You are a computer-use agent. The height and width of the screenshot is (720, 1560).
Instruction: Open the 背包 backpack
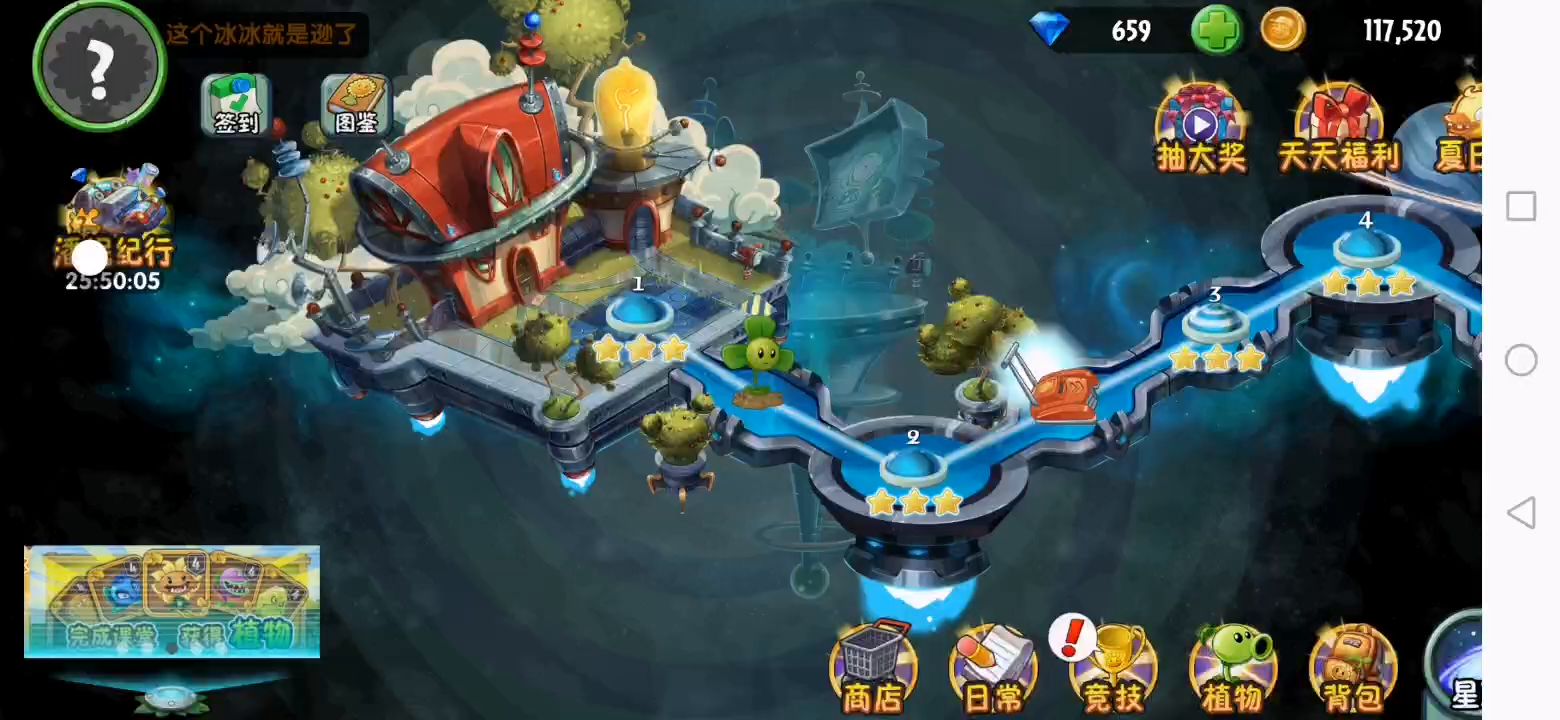pyautogui.click(x=1353, y=667)
